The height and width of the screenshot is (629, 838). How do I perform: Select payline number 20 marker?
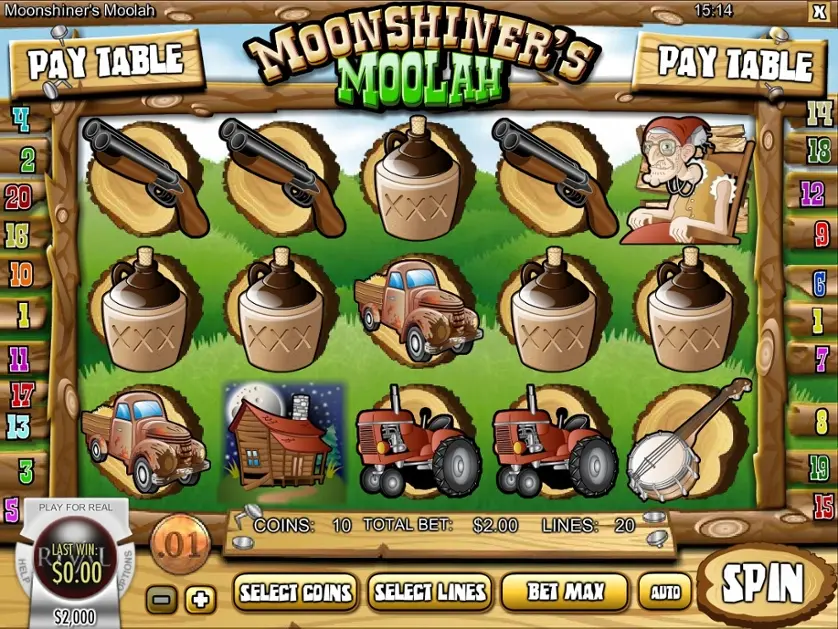(18, 197)
